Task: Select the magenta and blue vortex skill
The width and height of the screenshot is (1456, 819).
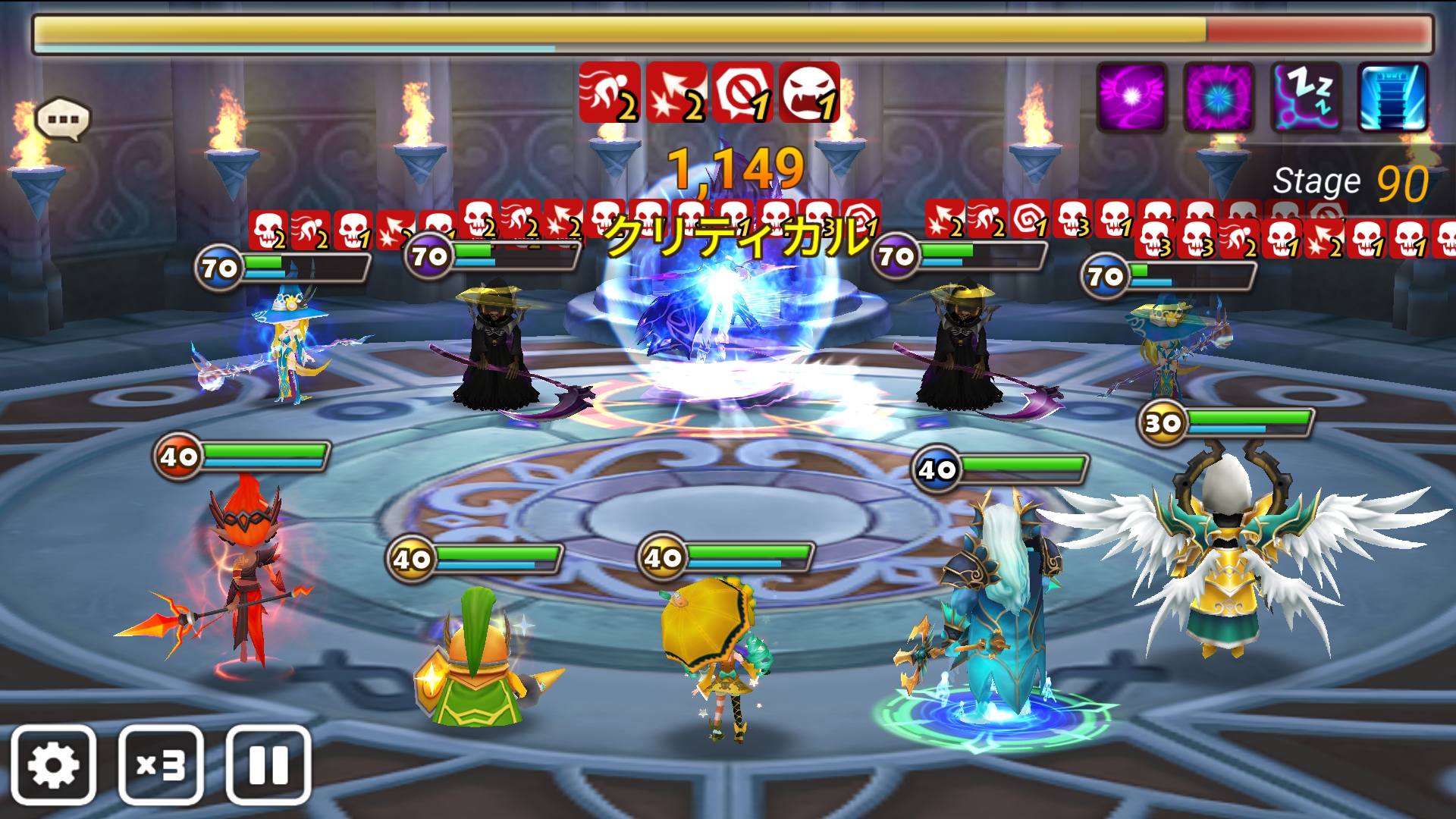Action: pyautogui.click(x=1219, y=97)
